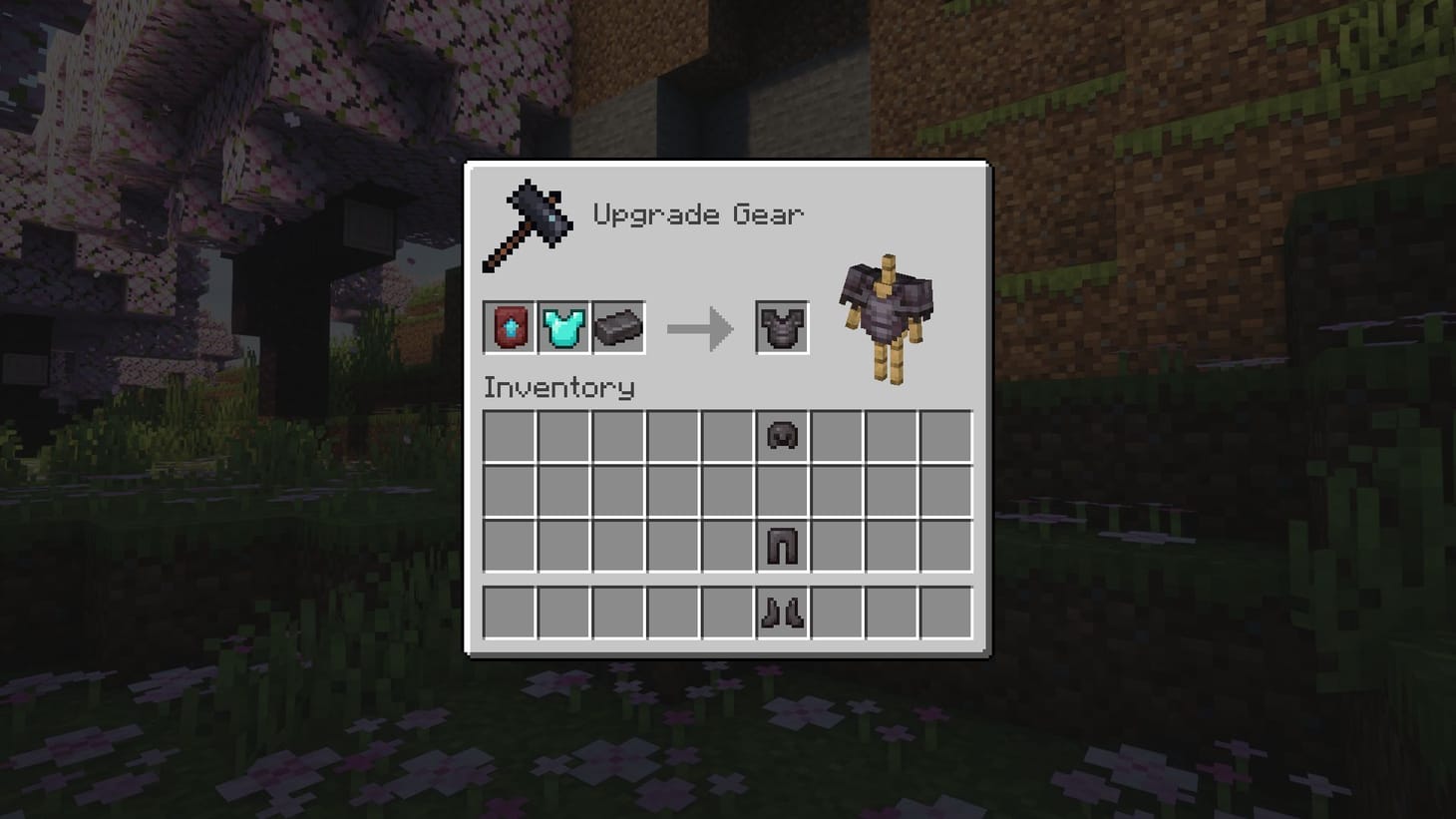Select the slot below the netherite ingot
Image resolution: width=1456 pixels, height=819 pixels.
[618, 436]
